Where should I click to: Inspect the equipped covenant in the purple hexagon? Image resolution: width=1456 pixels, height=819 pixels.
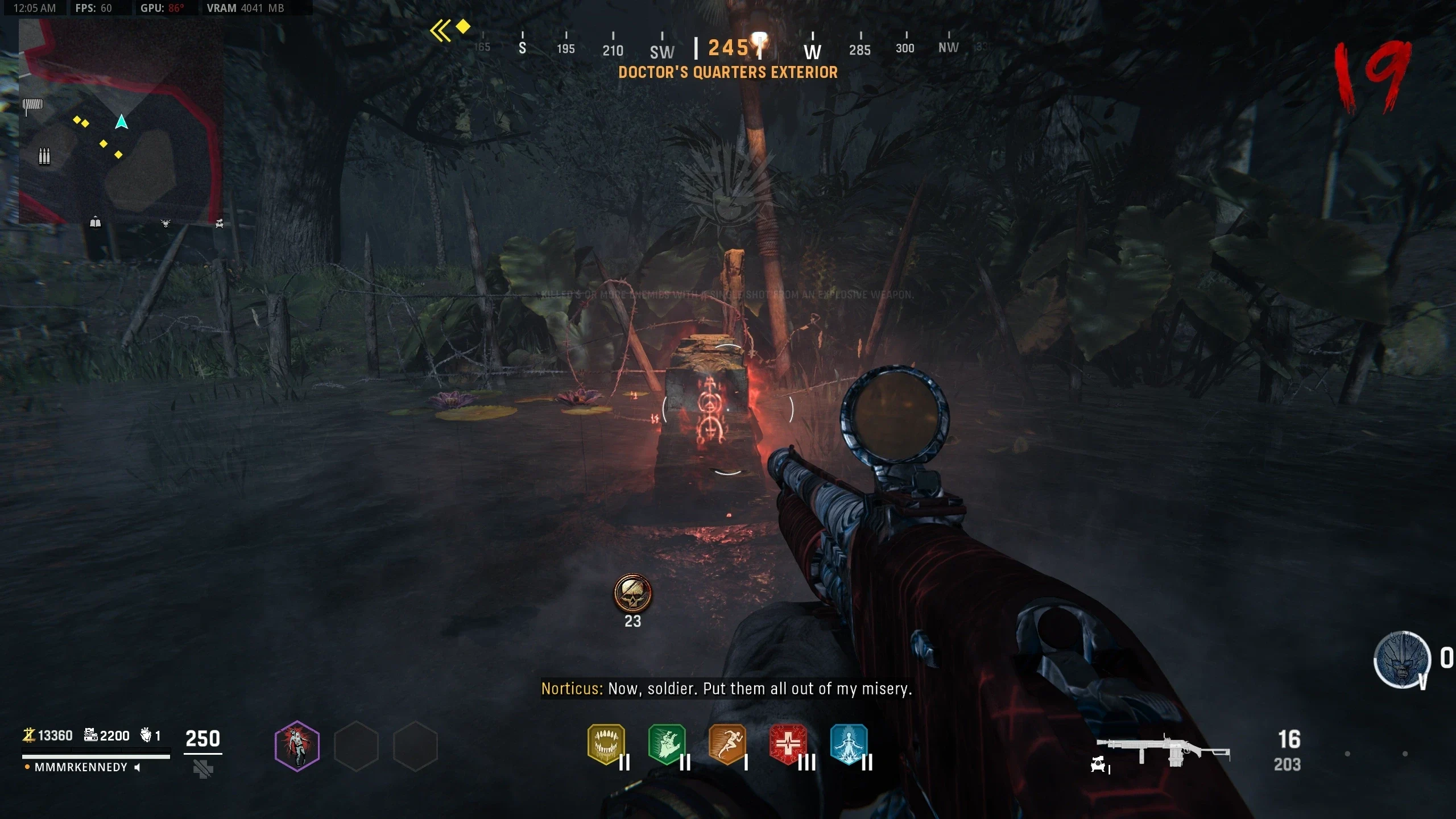click(x=297, y=746)
